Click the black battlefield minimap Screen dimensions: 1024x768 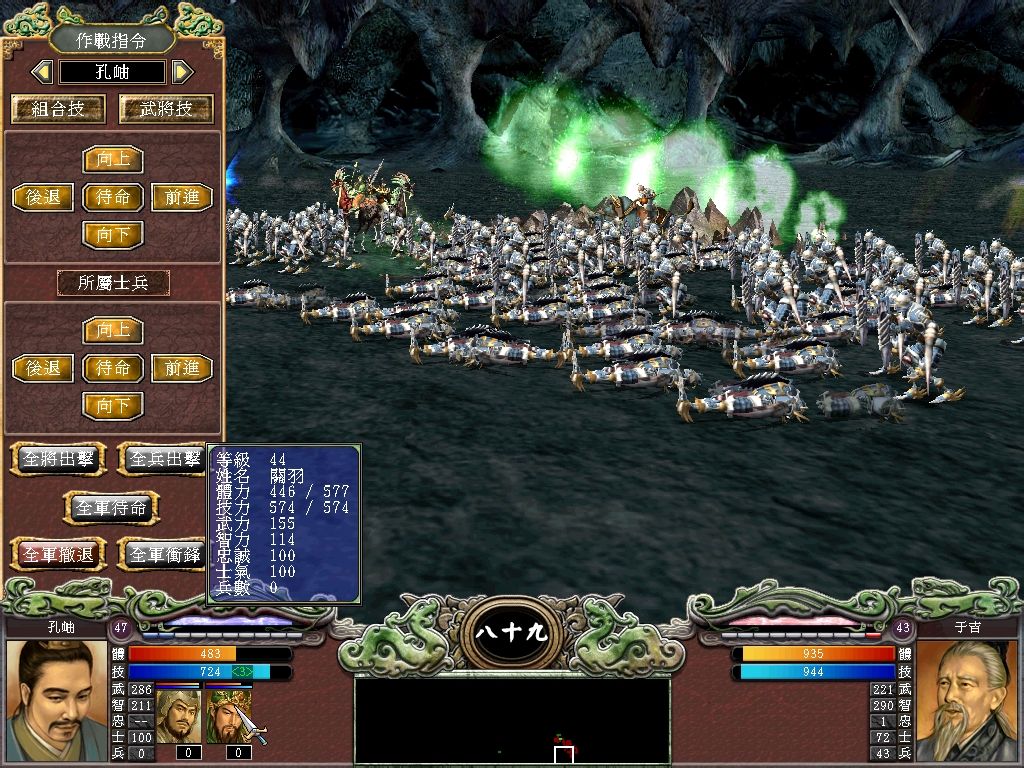pyautogui.click(x=512, y=717)
